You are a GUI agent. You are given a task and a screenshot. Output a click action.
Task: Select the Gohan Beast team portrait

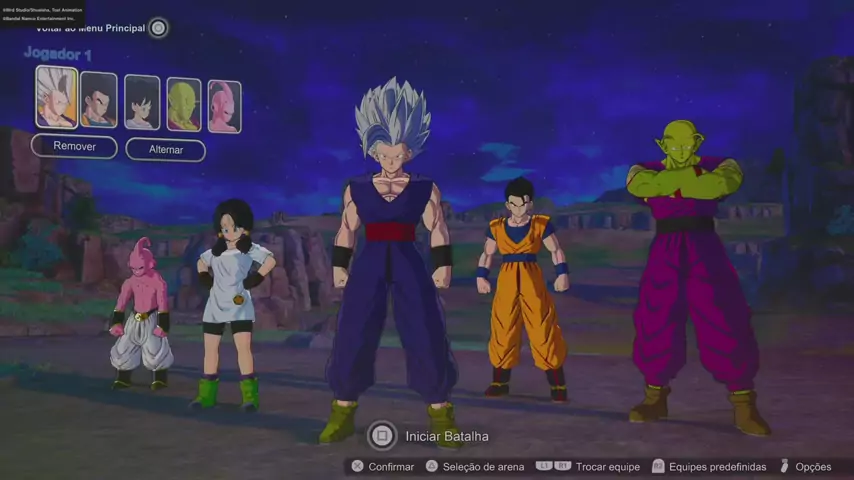[x=56, y=97]
